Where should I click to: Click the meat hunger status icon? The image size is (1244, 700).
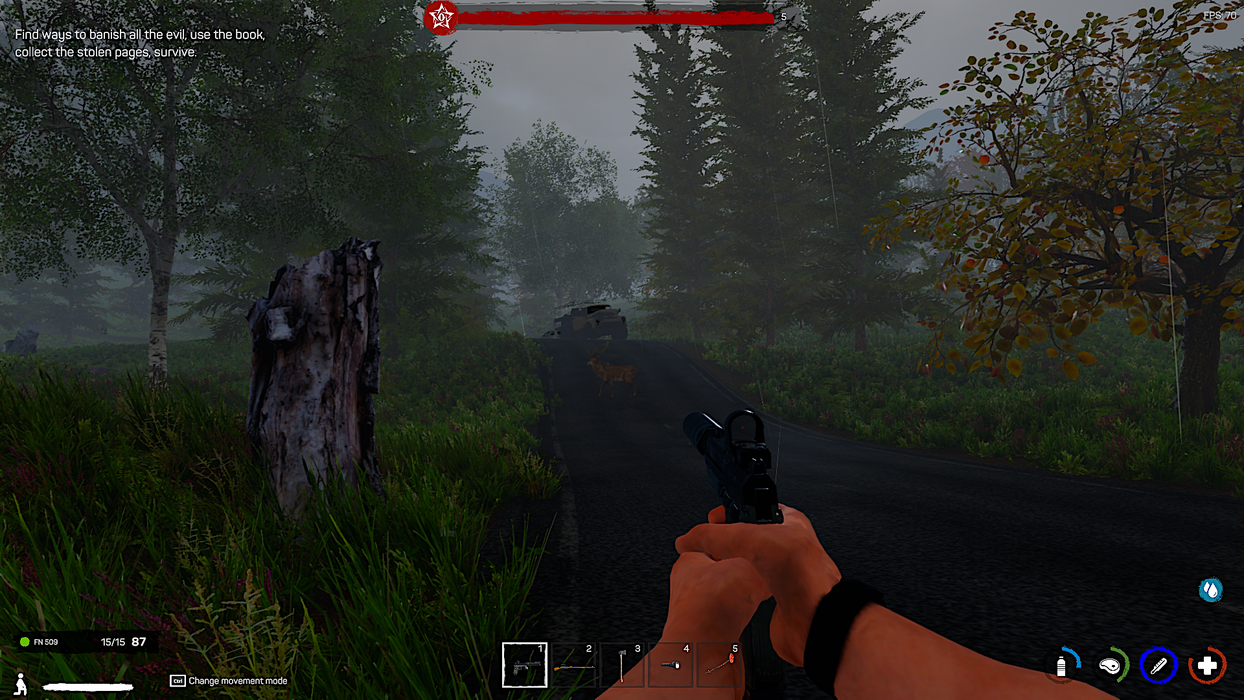[1111, 665]
